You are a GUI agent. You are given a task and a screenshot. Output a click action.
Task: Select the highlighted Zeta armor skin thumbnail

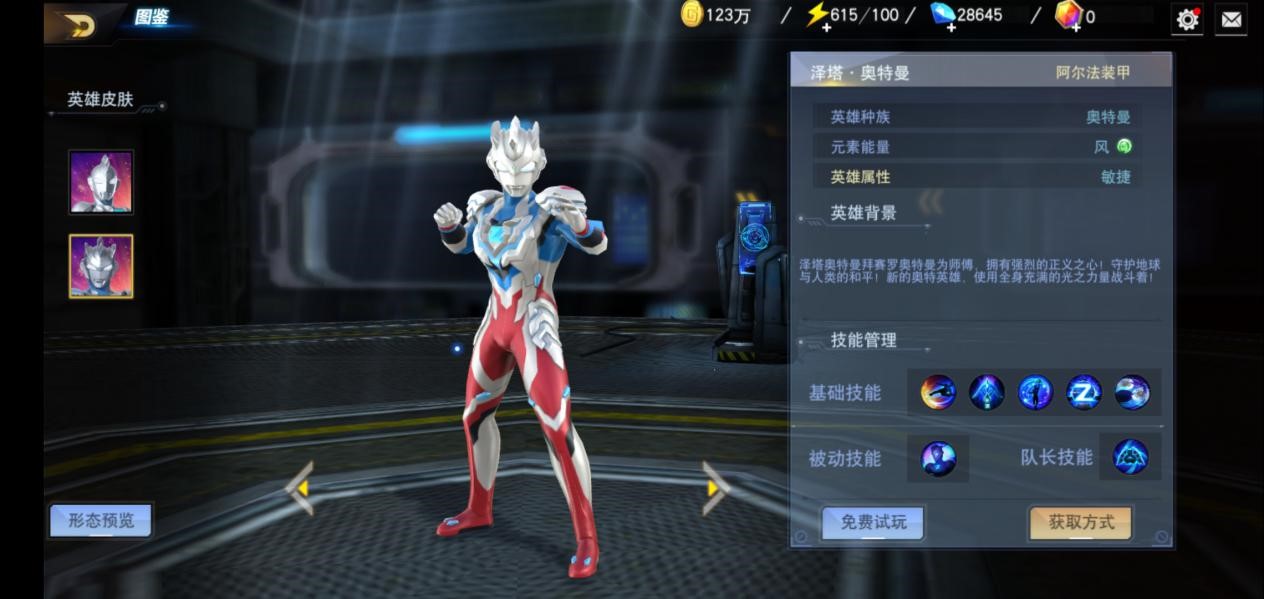coord(101,266)
